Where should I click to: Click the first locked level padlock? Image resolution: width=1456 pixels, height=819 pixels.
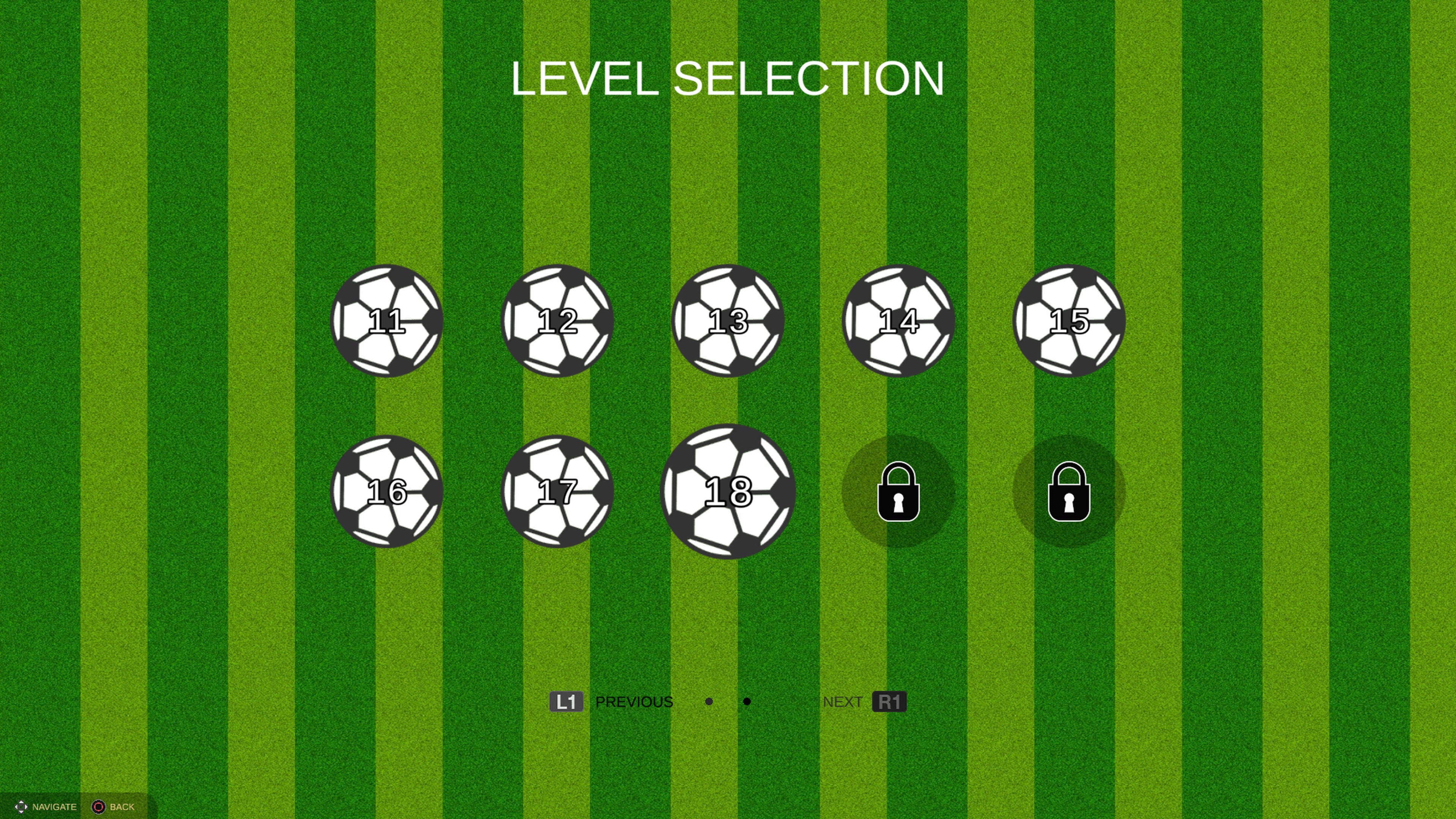tap(899, 493)
